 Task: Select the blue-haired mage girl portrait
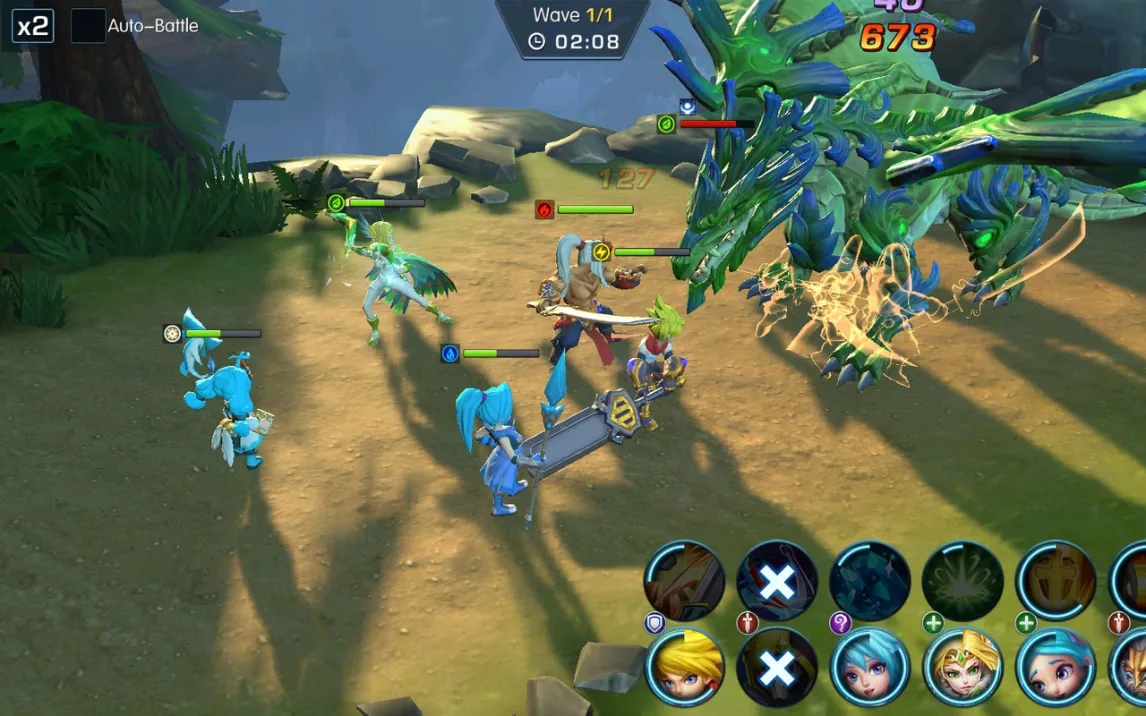(870, 667)
